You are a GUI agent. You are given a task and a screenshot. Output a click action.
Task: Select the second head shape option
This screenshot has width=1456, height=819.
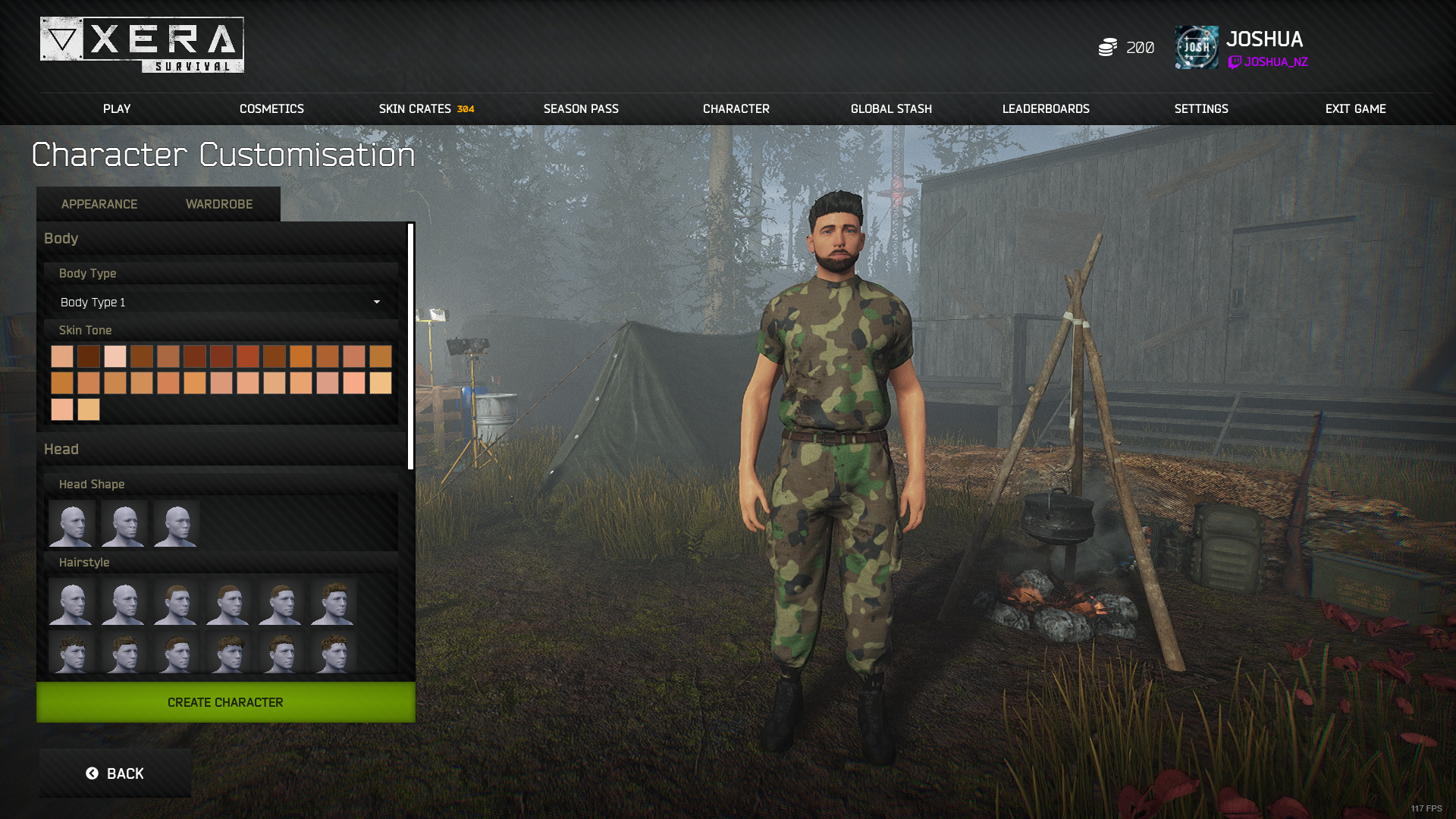pyautogui.click(x=123, y=523)
